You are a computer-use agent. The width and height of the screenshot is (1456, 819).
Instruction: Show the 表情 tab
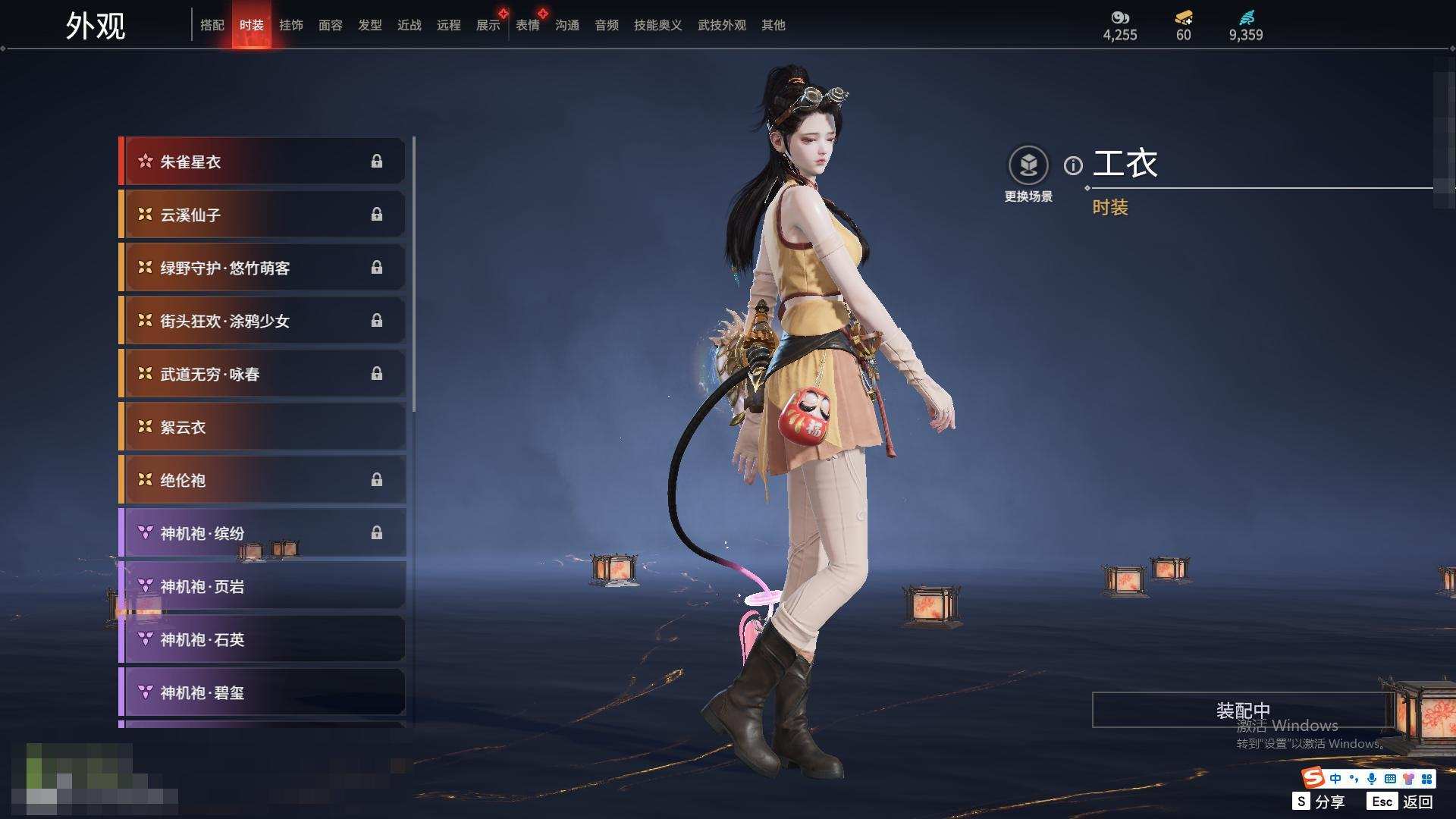tap(528, 25)
